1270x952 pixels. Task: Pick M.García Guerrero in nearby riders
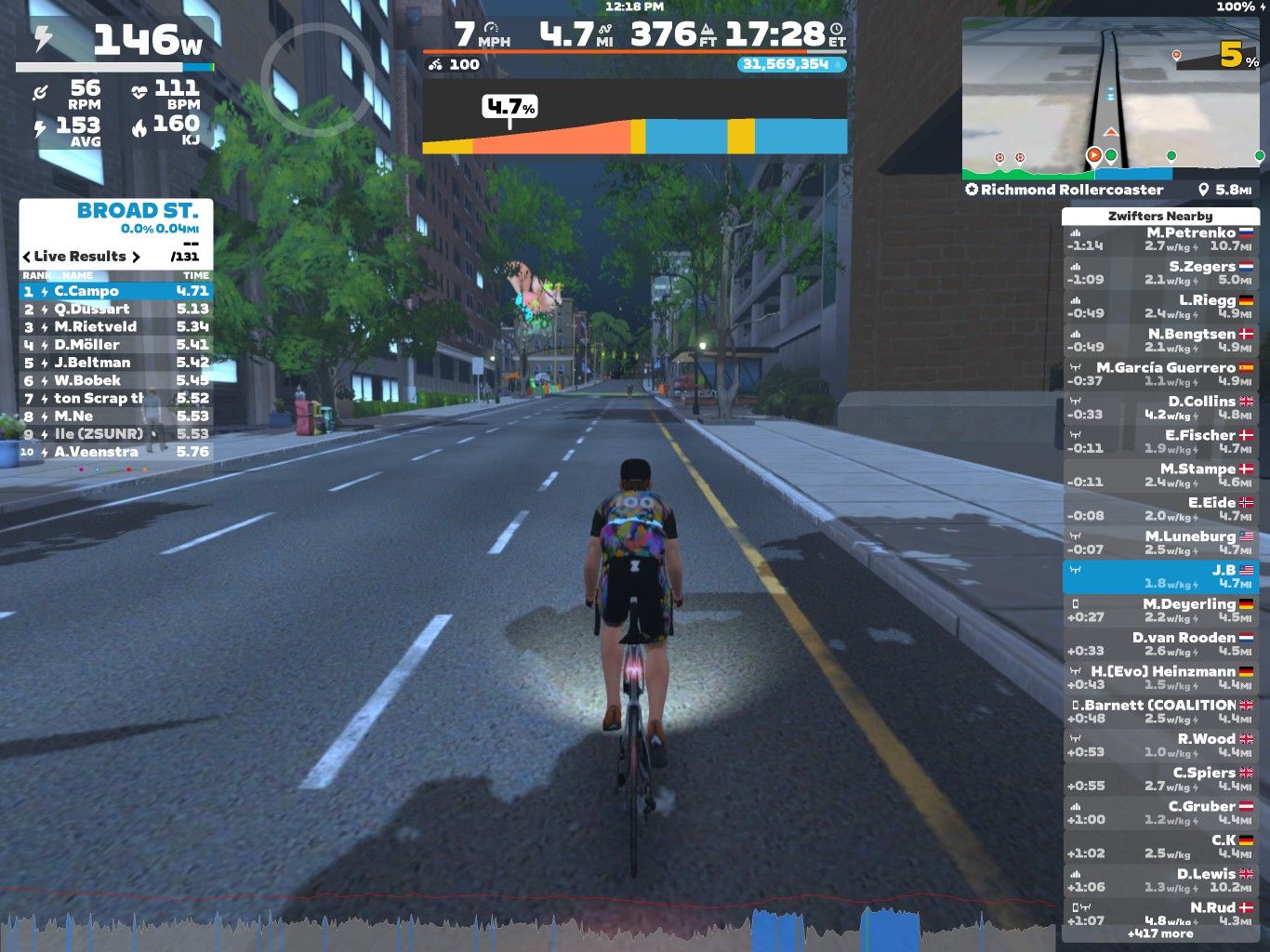(1159, 375)
